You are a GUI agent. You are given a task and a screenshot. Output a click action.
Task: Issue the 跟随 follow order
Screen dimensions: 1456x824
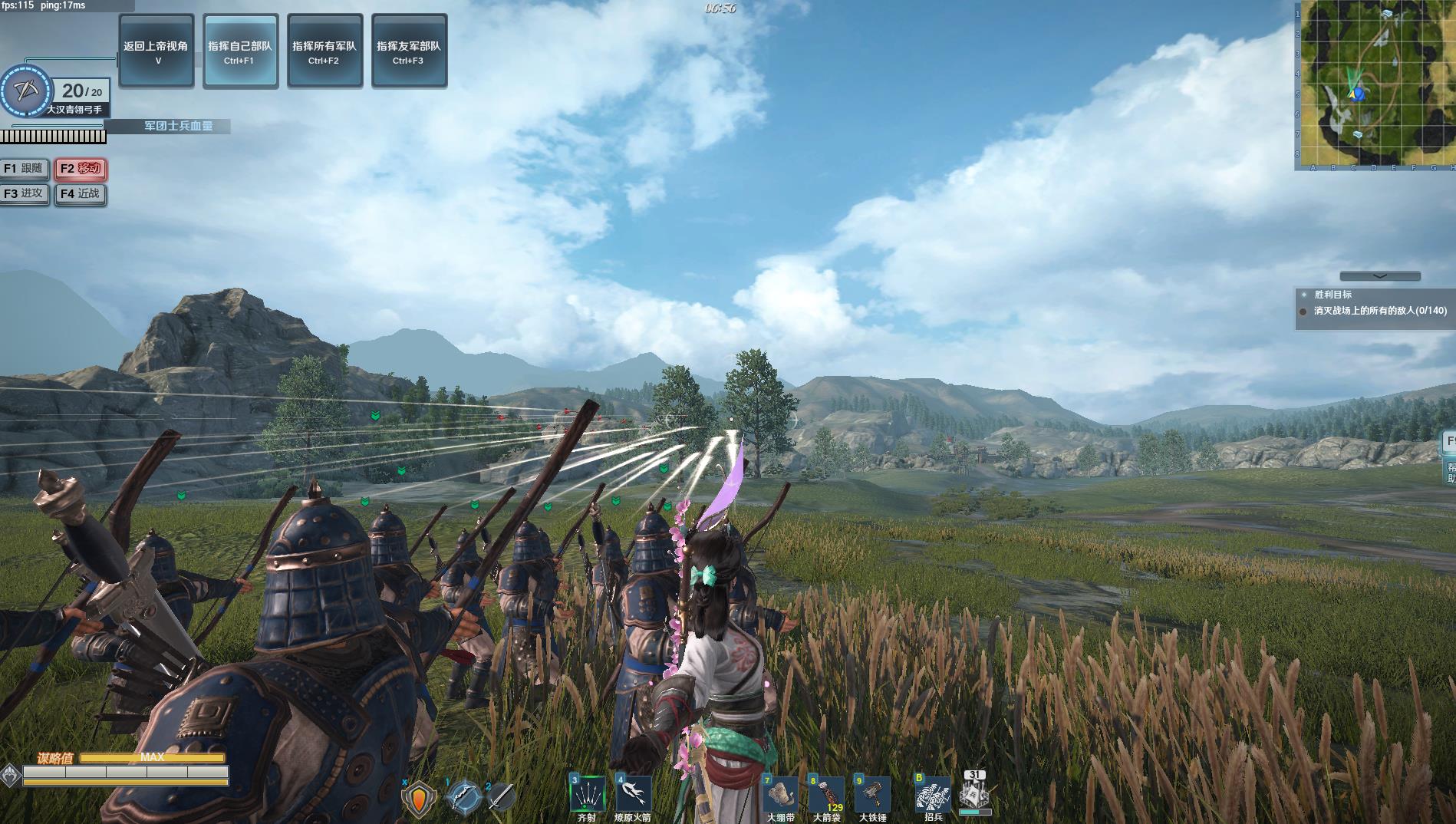[x=25, y=169]
